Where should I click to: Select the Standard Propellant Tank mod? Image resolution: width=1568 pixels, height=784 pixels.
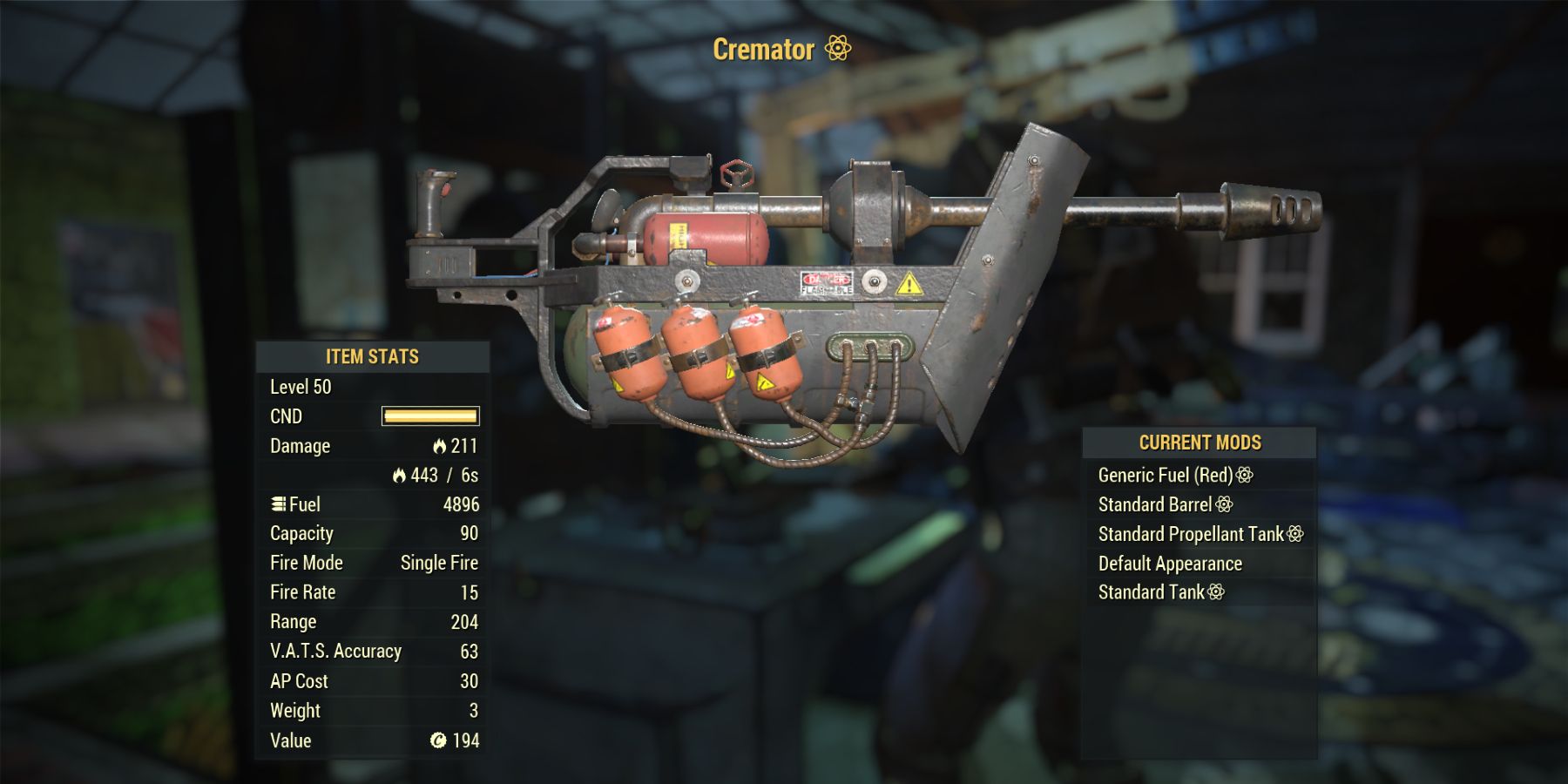pyautogui.click(x=1193, y=534)
